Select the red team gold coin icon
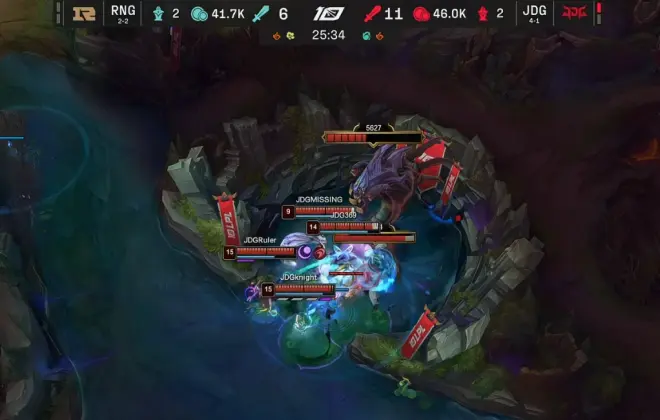Image resolution: width=660 pixels, height=420 pixels. [x=421, y=14]
